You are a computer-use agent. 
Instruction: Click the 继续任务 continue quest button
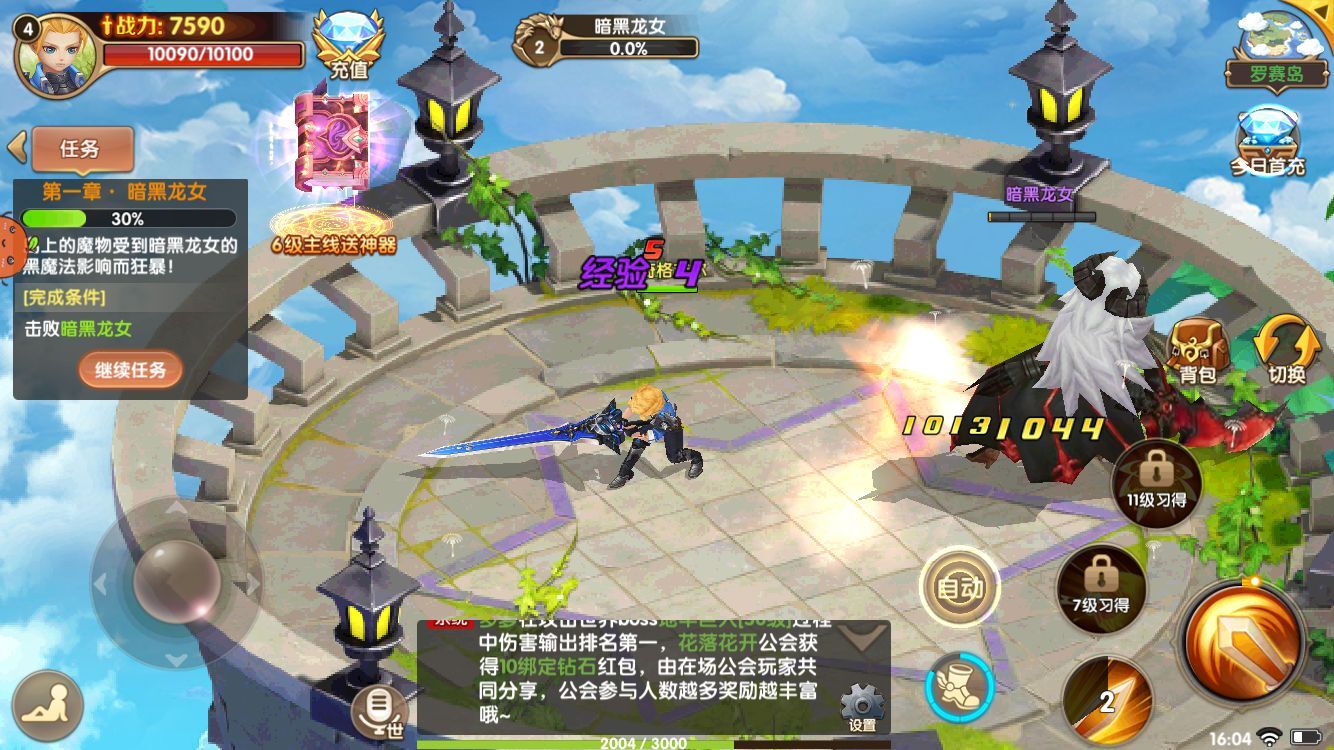[131, 370]
